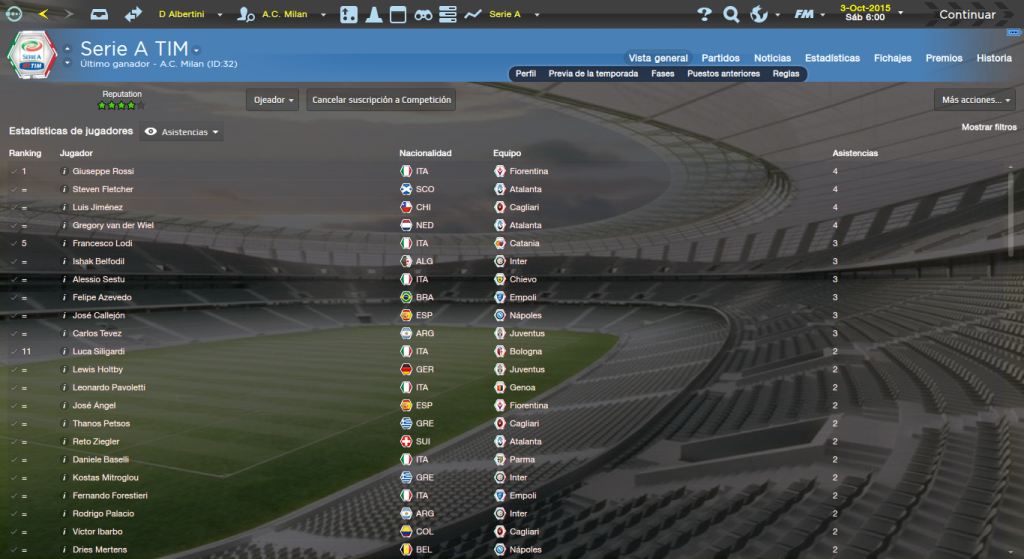
Task: Expand the Más acciones menu
Action: coord(976,100)
